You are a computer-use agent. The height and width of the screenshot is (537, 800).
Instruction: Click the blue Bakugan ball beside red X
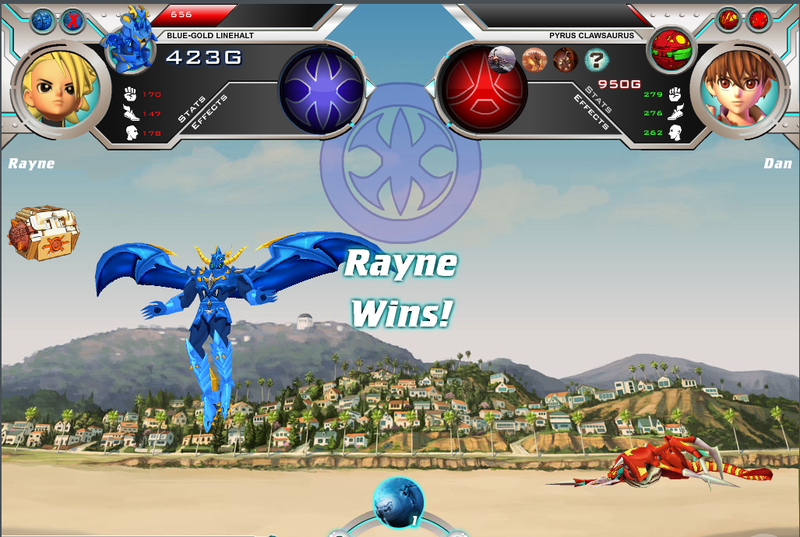[x=43, y=19]
